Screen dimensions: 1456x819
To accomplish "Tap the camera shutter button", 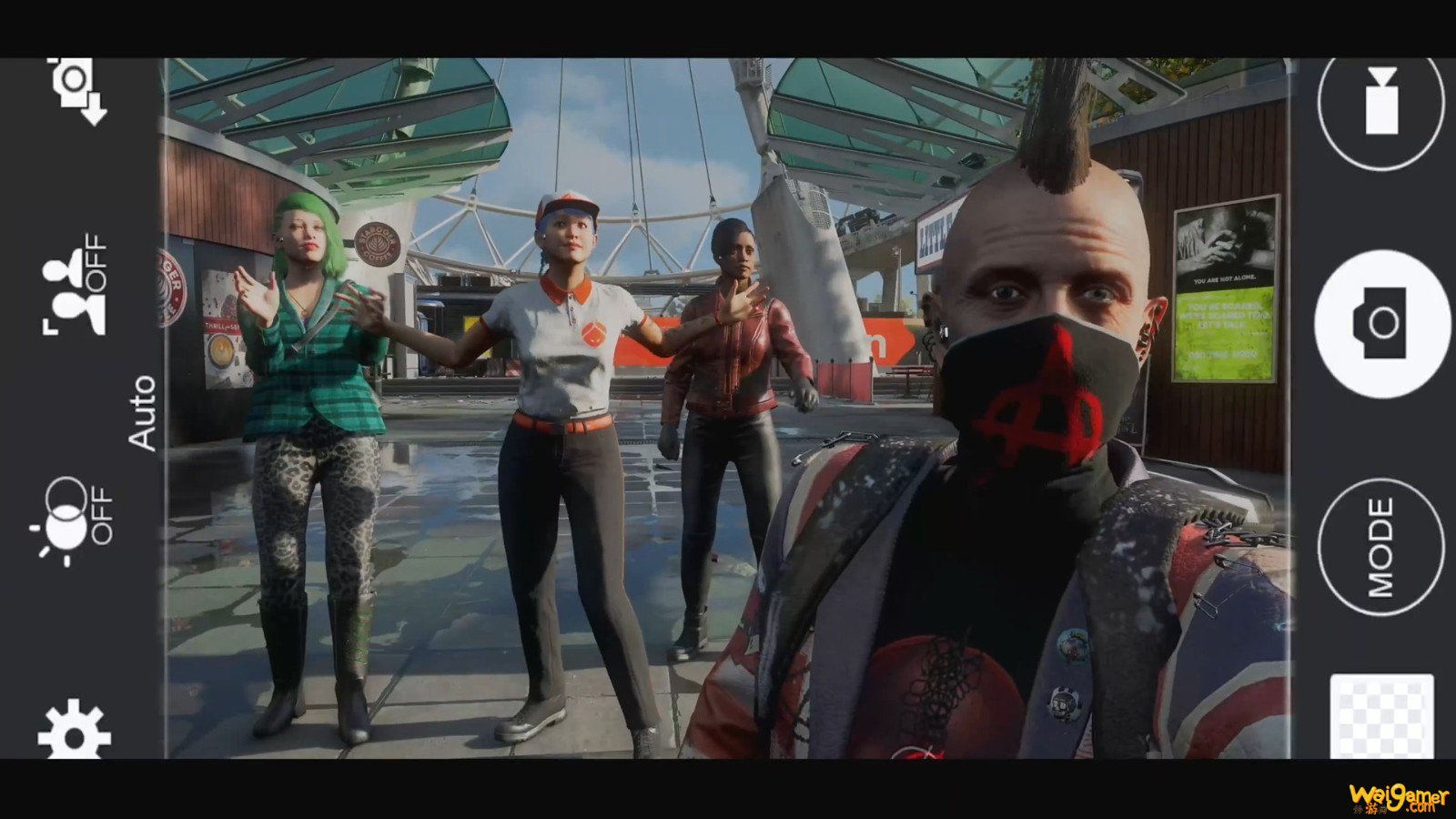I will (x=1381, y=324).
